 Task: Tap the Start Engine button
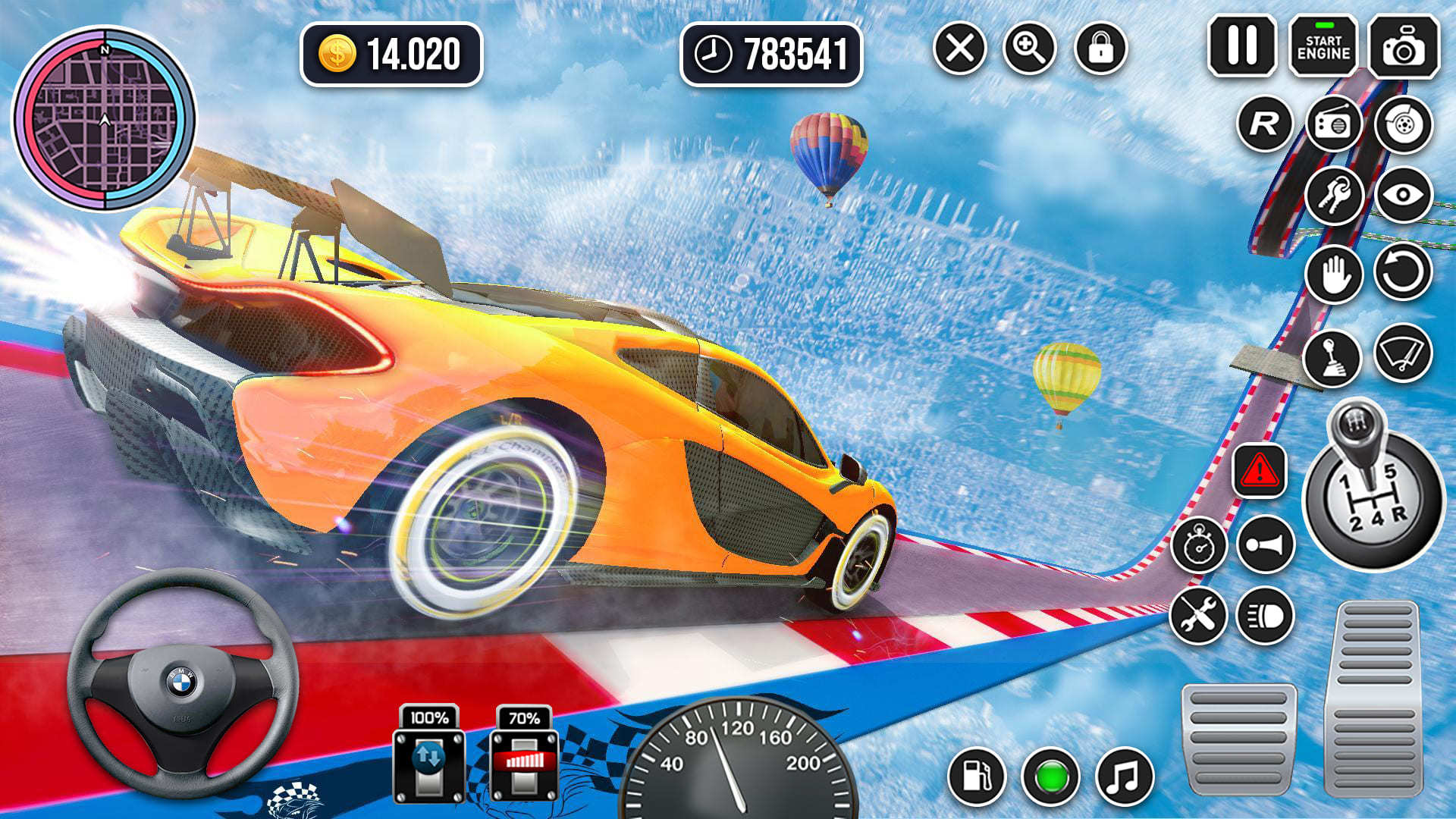1323,48
